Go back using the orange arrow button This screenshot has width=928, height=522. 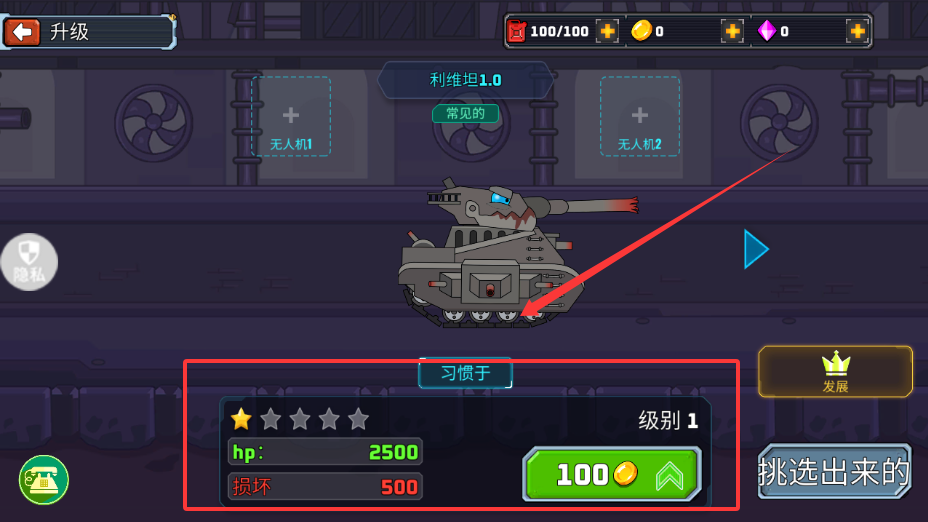tap(22, 32)
